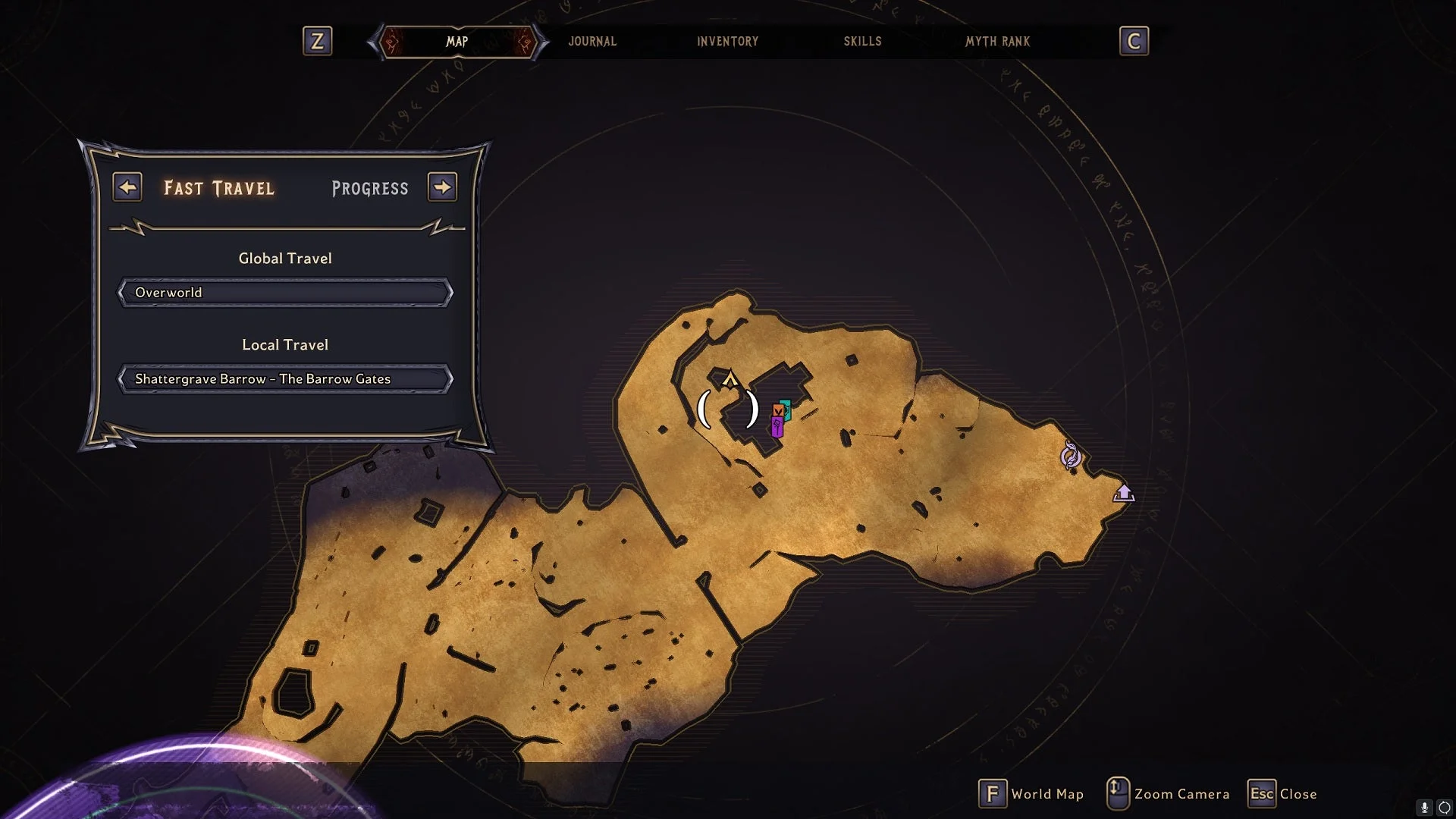Open the Inventory tab
The image size is (1456, 819).
tap(727, 42)
